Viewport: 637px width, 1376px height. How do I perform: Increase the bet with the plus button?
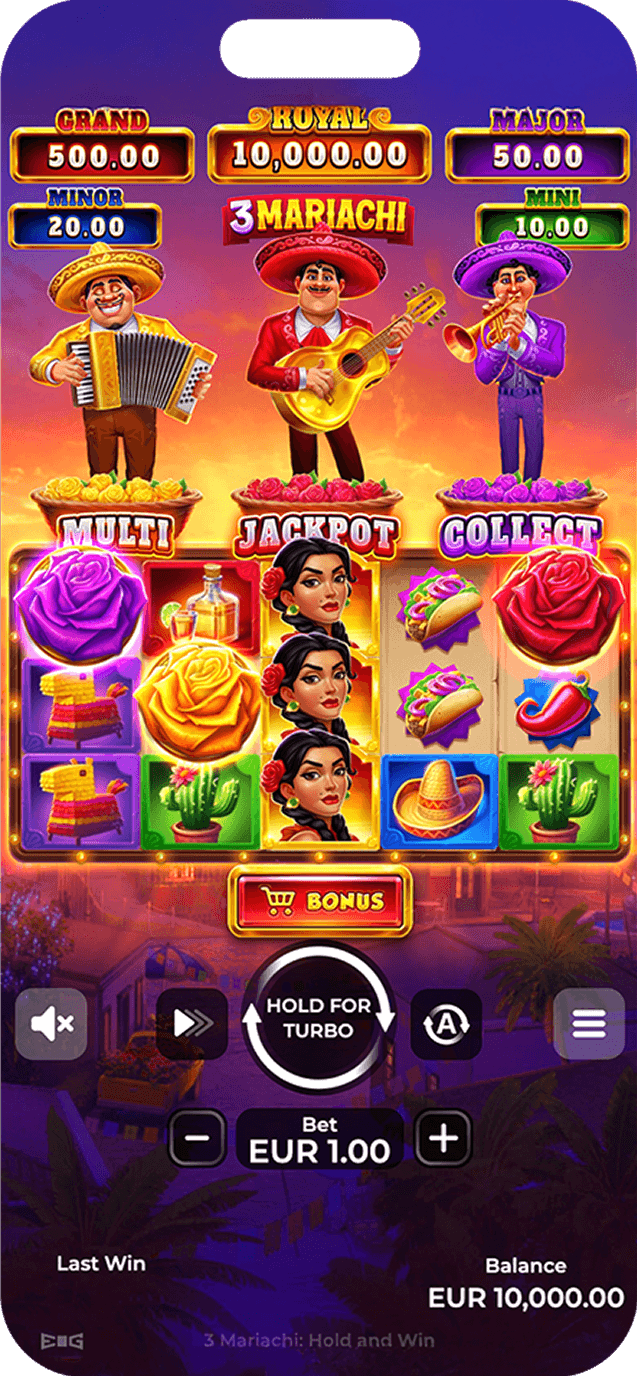click(443, 1138)
